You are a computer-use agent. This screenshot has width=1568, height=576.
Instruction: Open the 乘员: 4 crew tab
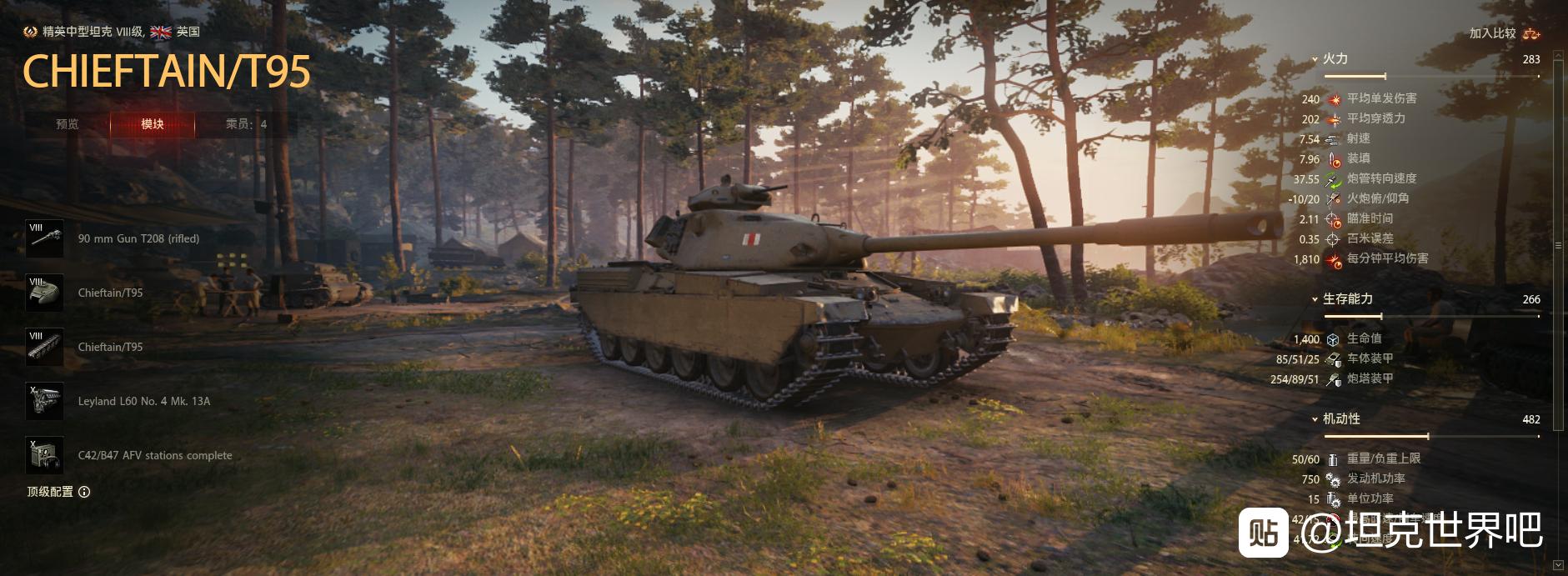point(246,124)
